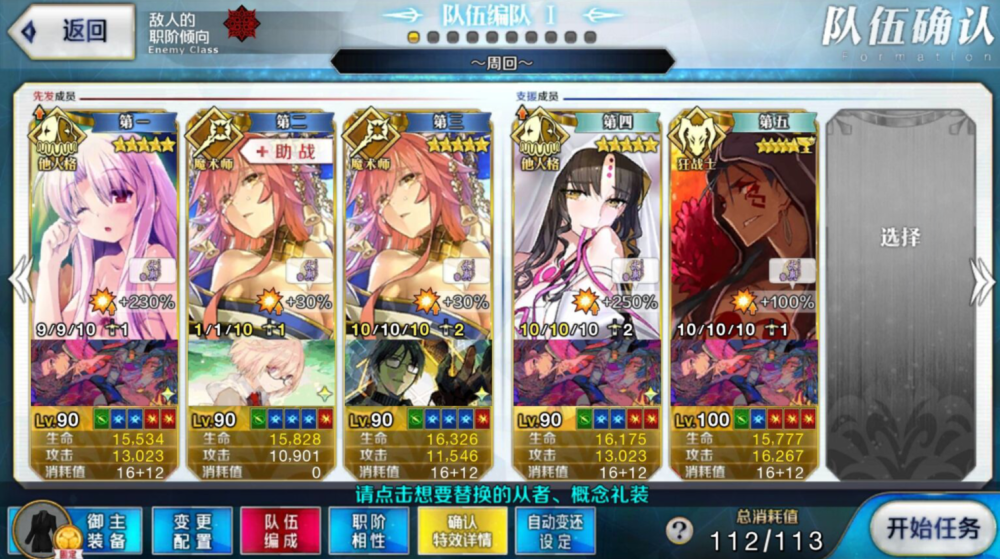Select the third servant's craft essence with glasses
The height and width of the screenshot is (559, 1000).
pos(417,372)
